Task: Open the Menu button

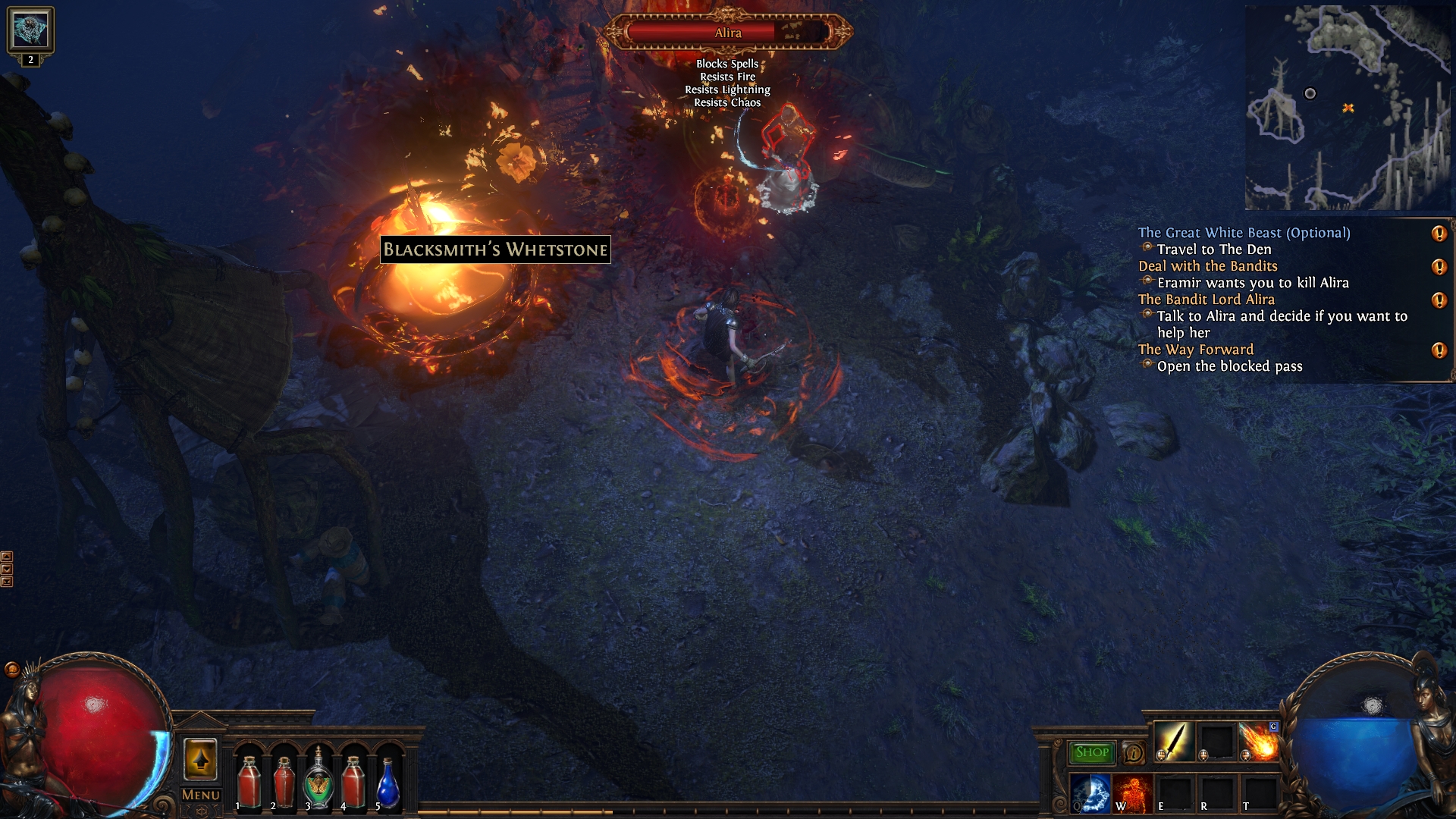Action: click(201, 795)
